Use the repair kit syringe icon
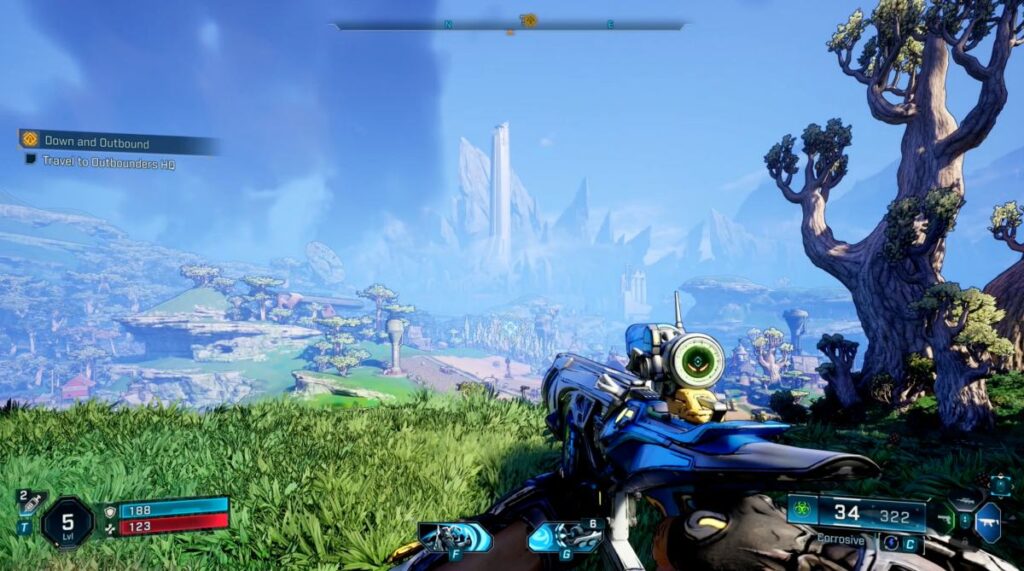Screen dimensions: 1024x571 31,503
